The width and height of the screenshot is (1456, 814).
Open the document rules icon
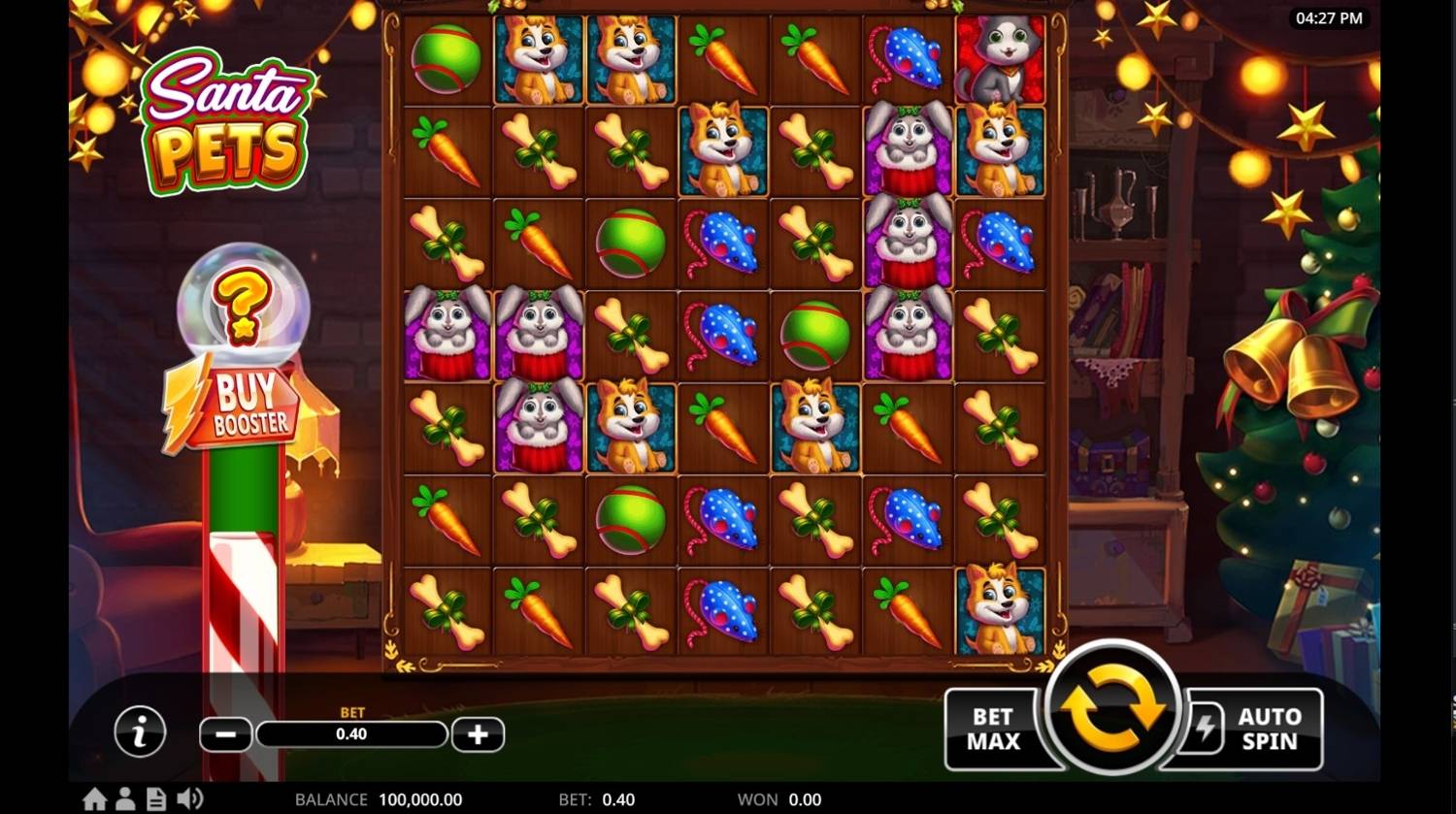tap(155, 799)
